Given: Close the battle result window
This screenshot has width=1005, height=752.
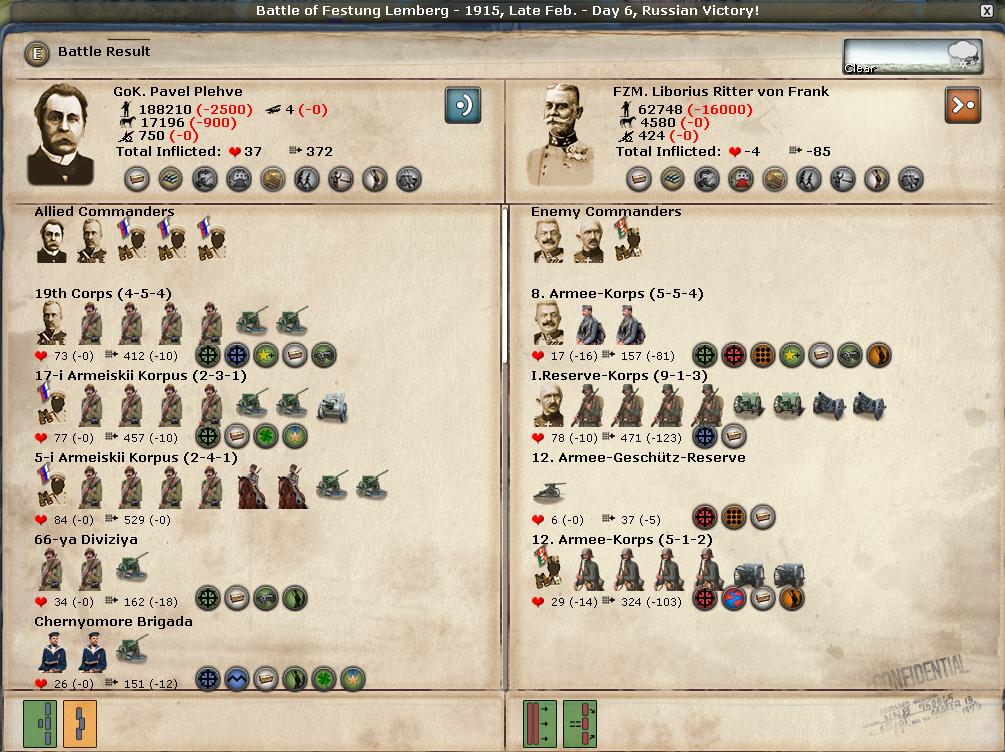Looking at the screenshot, I should (x=987, y=11).
